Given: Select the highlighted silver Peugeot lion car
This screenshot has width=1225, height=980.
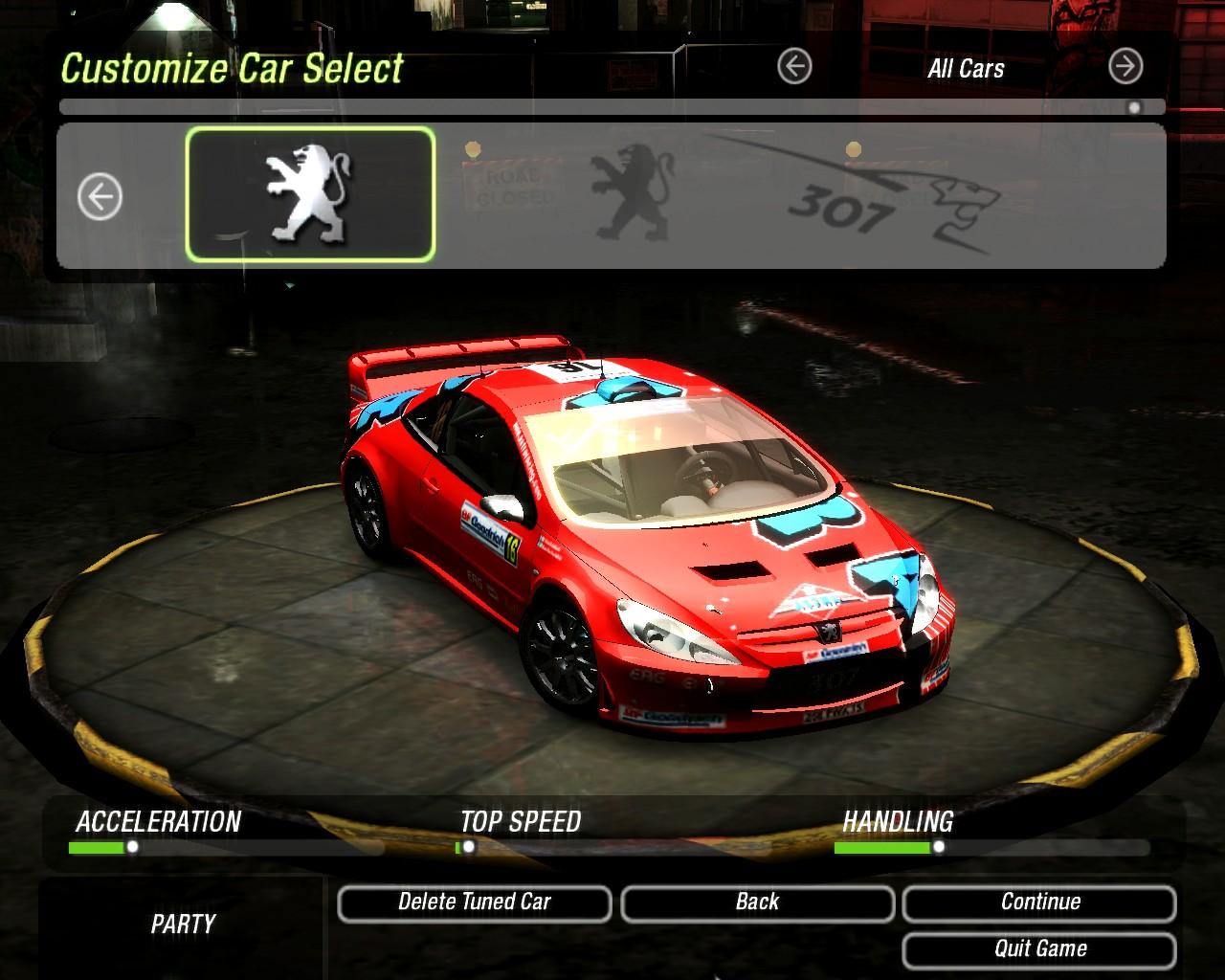Looking at the screenshot, I should [310, 195].
